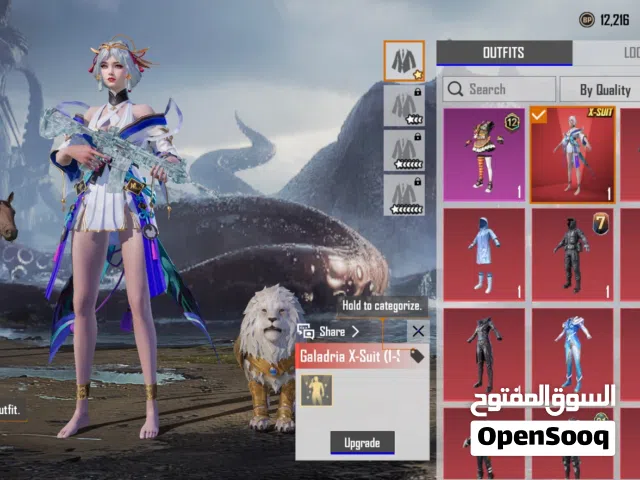Viewport: 640px width, 480px height.
Task: Open the By Quality sort dropdown
Action: 599,89
